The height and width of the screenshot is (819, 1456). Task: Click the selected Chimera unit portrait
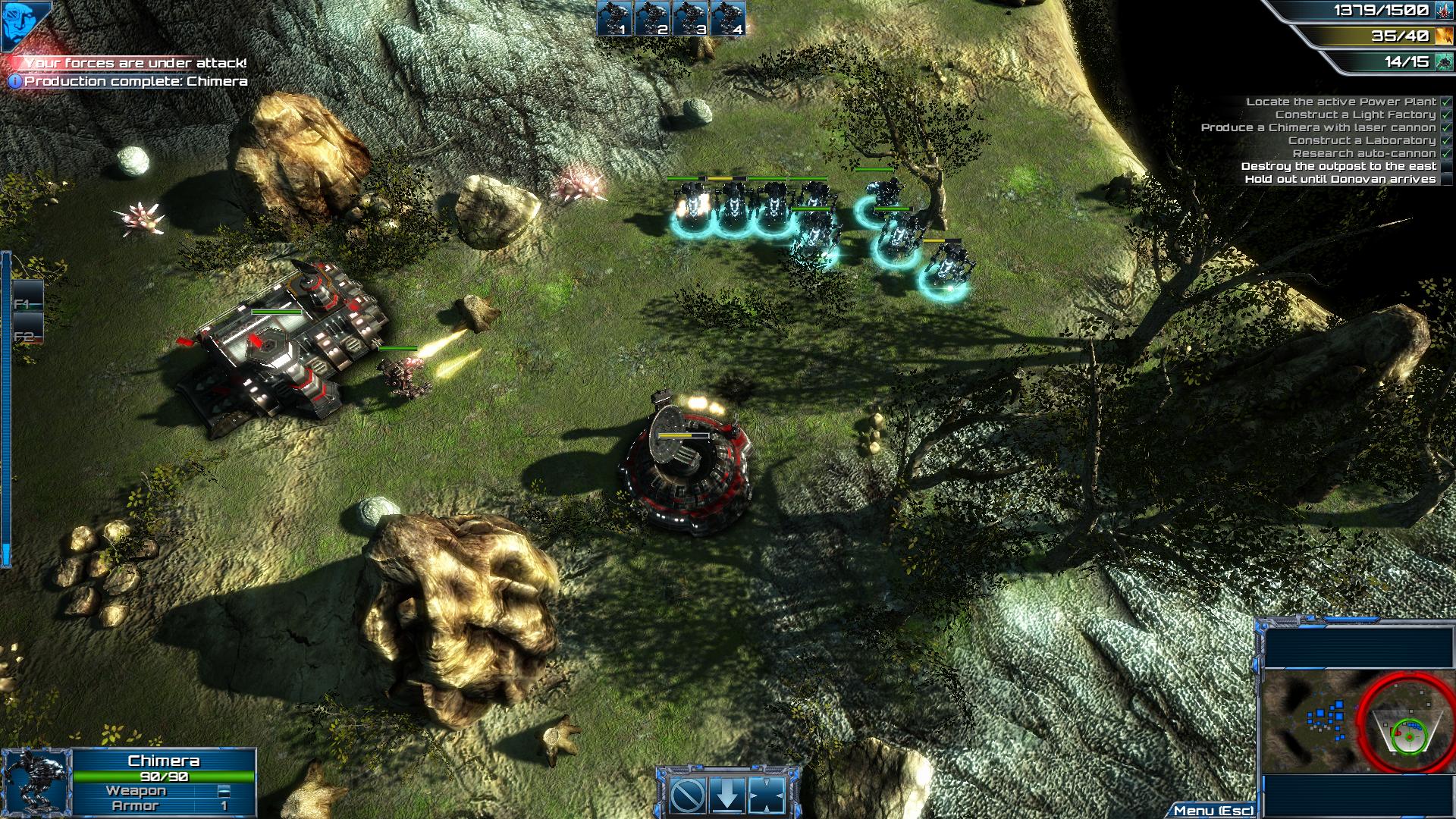tap(36, 783)
